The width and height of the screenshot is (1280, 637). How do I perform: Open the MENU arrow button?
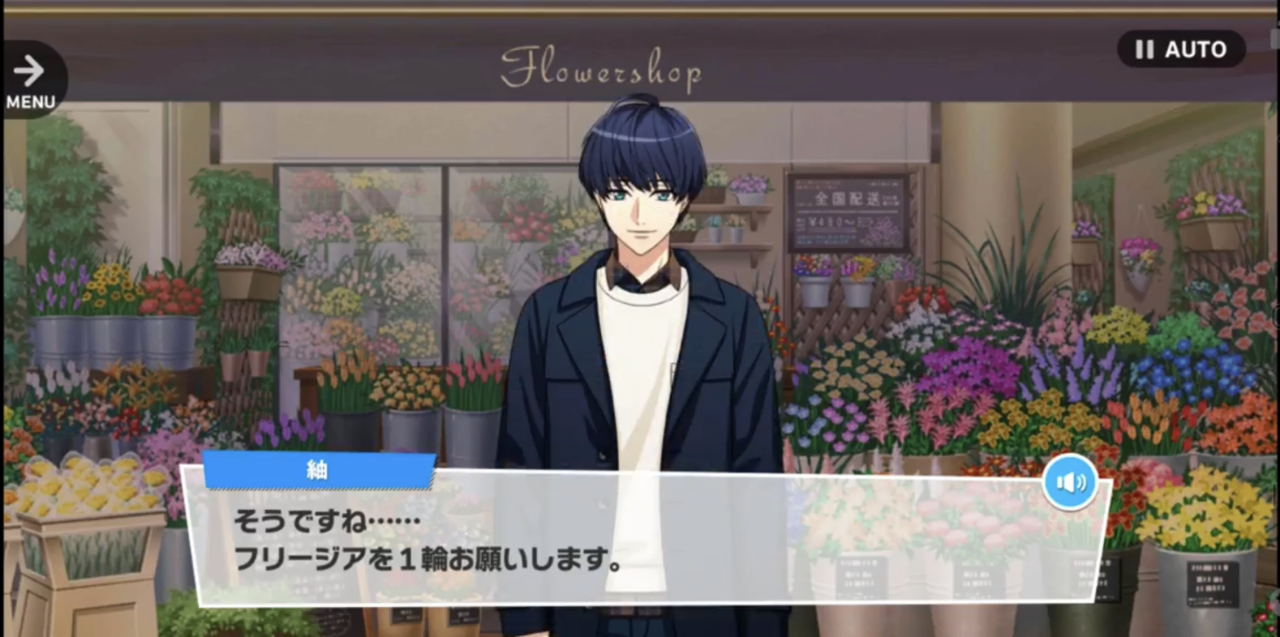[x=31, y=79]
